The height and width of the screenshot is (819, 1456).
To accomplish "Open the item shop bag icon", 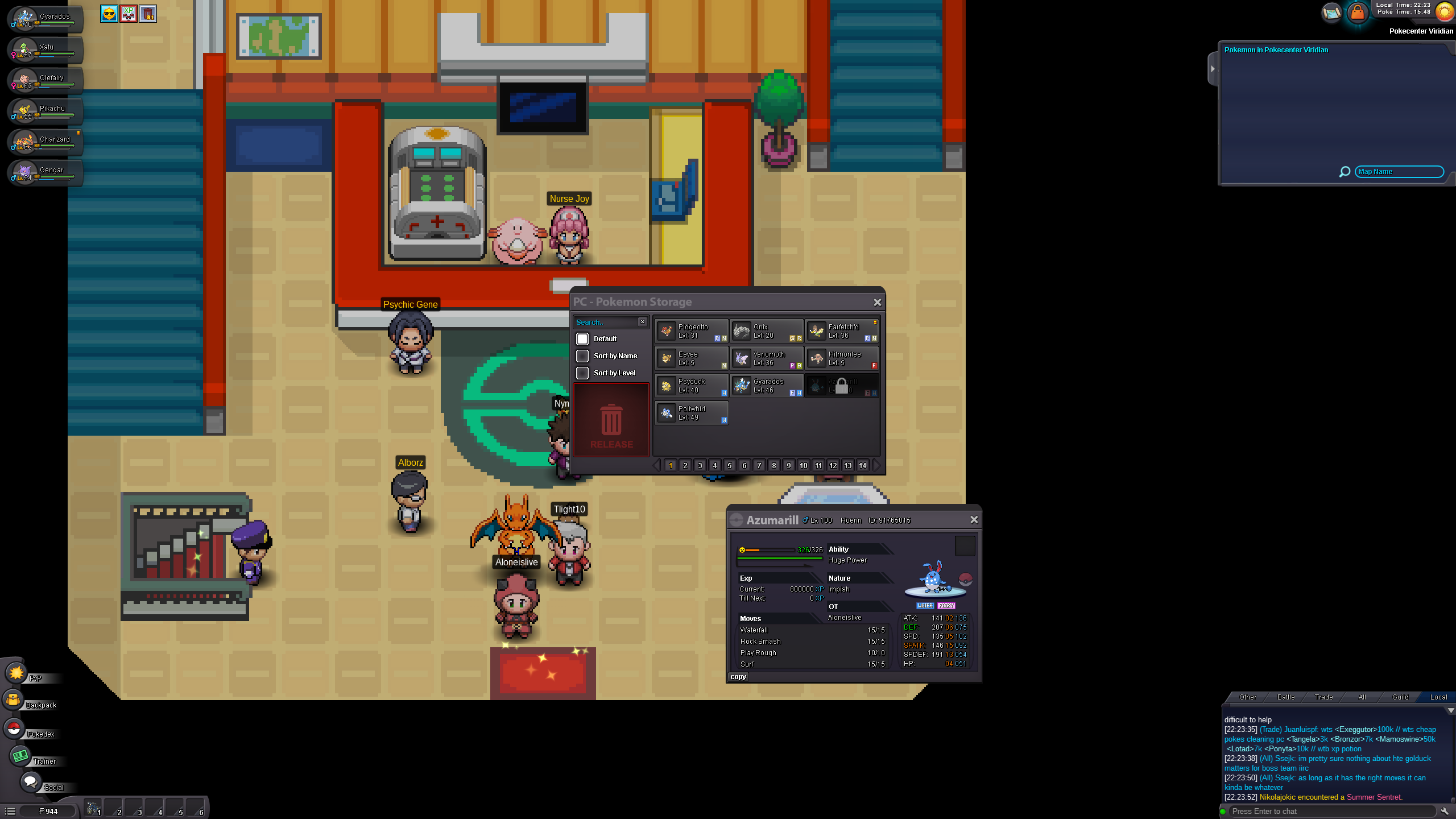I will point(1358,13).
